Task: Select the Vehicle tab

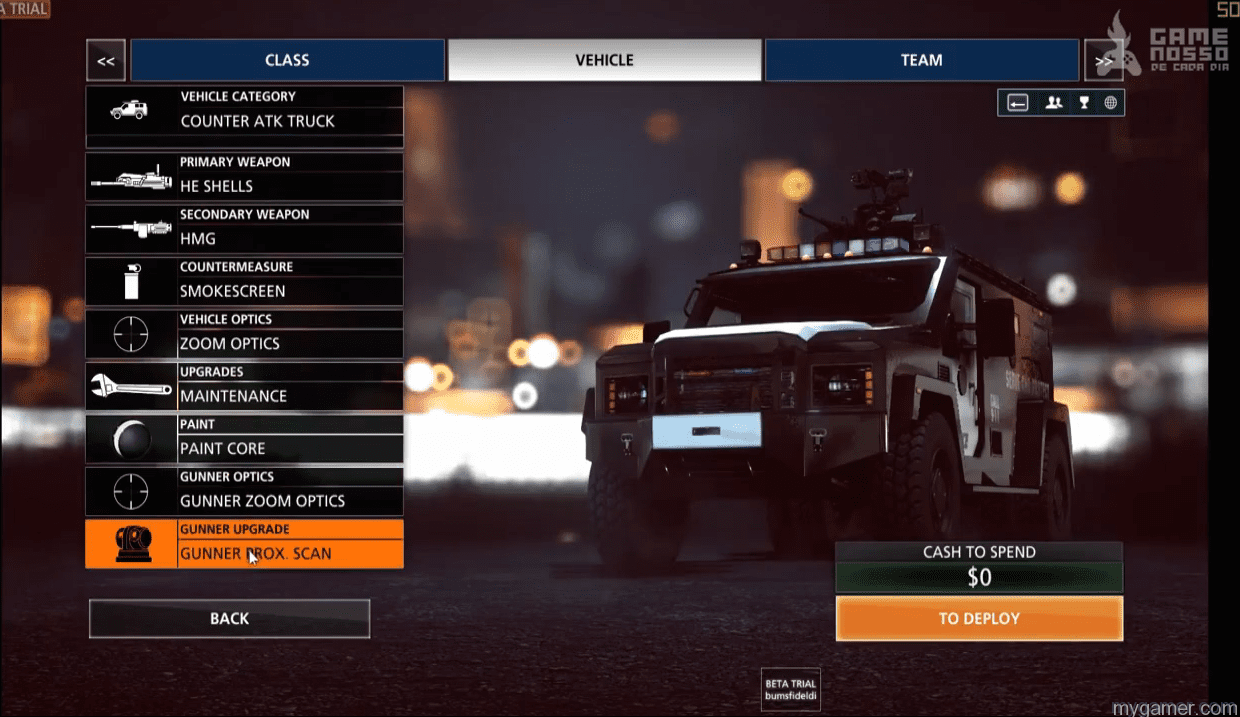Action: [x=604, y=60]
